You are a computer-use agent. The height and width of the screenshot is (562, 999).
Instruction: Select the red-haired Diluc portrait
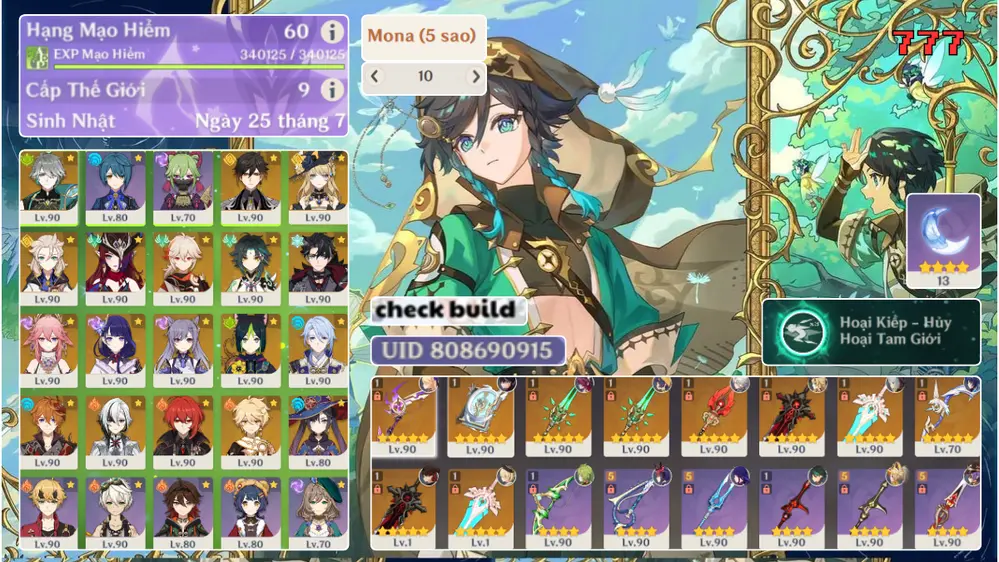point(182,429)
